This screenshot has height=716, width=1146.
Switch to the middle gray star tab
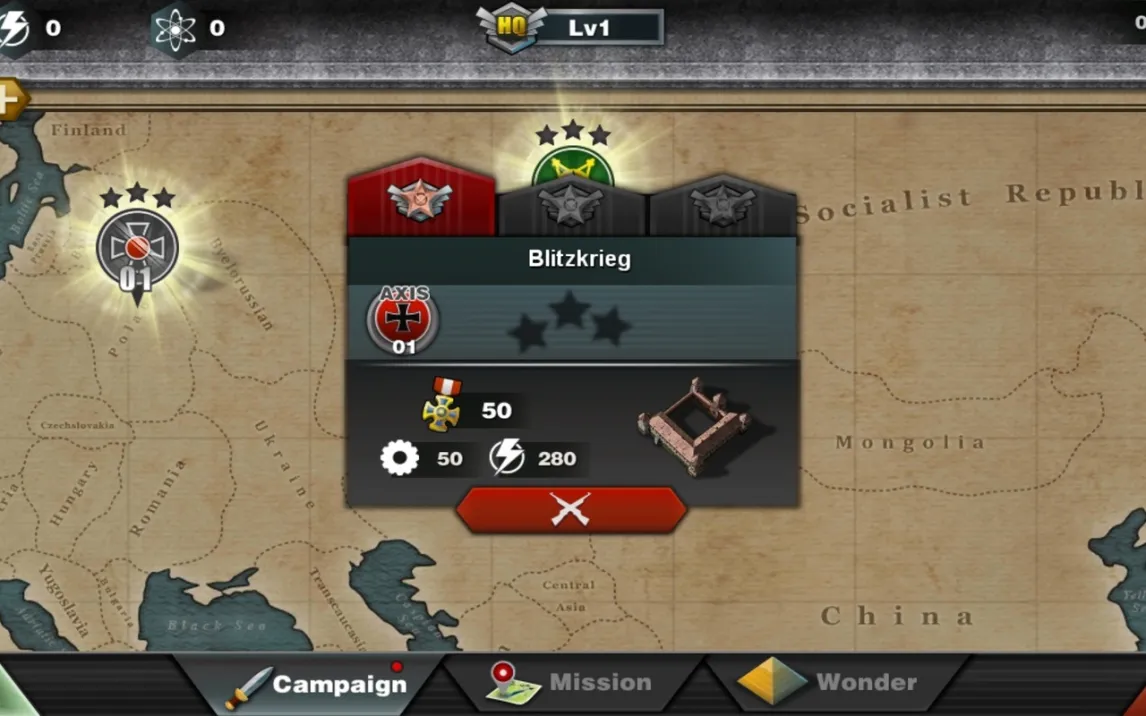pos(571,206)
